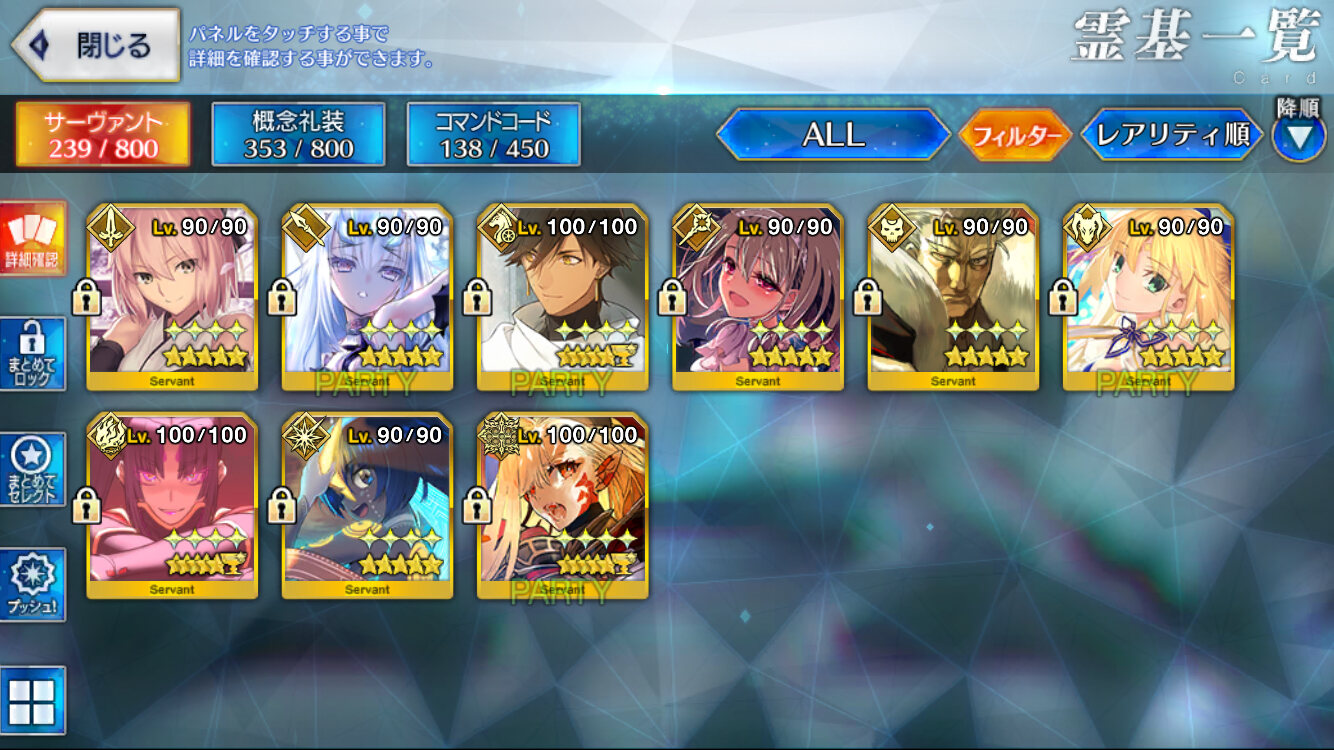This screenshot has width=1334, height=750.
Task: Activate 詳細確認 card detail mode
Action: [33, 240]
